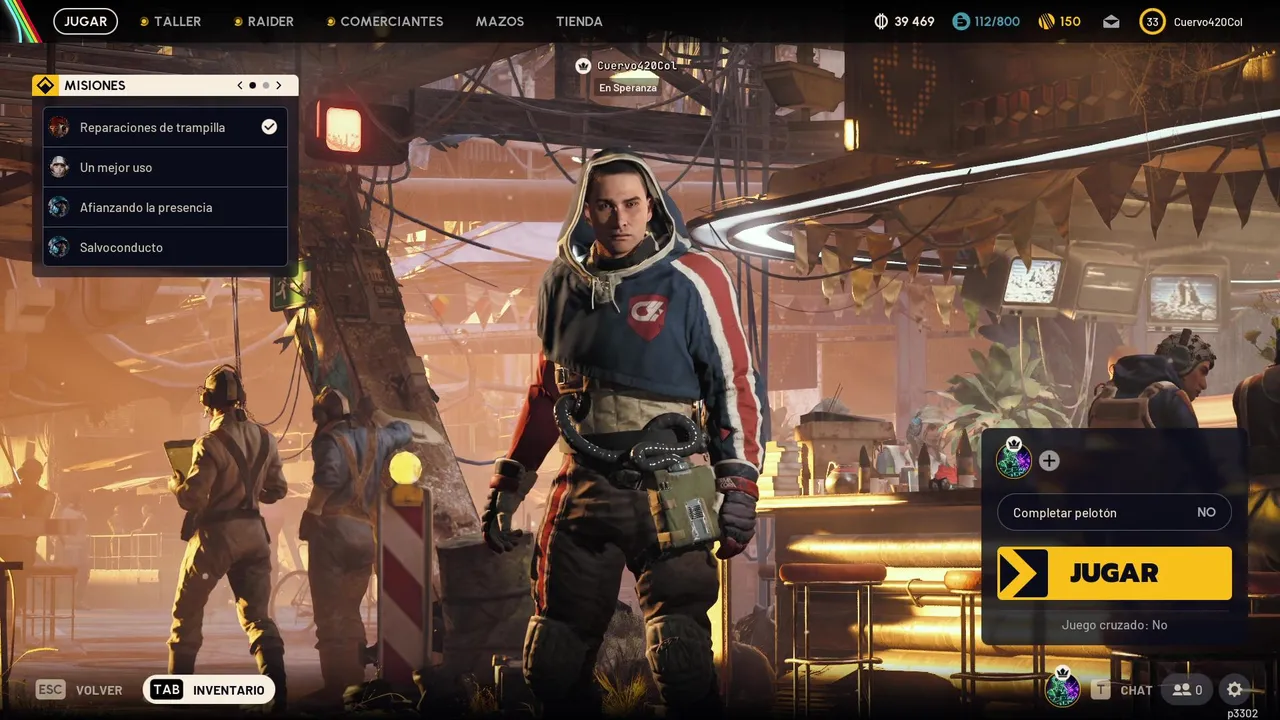Open the TIENDA shop tab
The height and width of the screenshot is (720, 1280).
(579, 21)
